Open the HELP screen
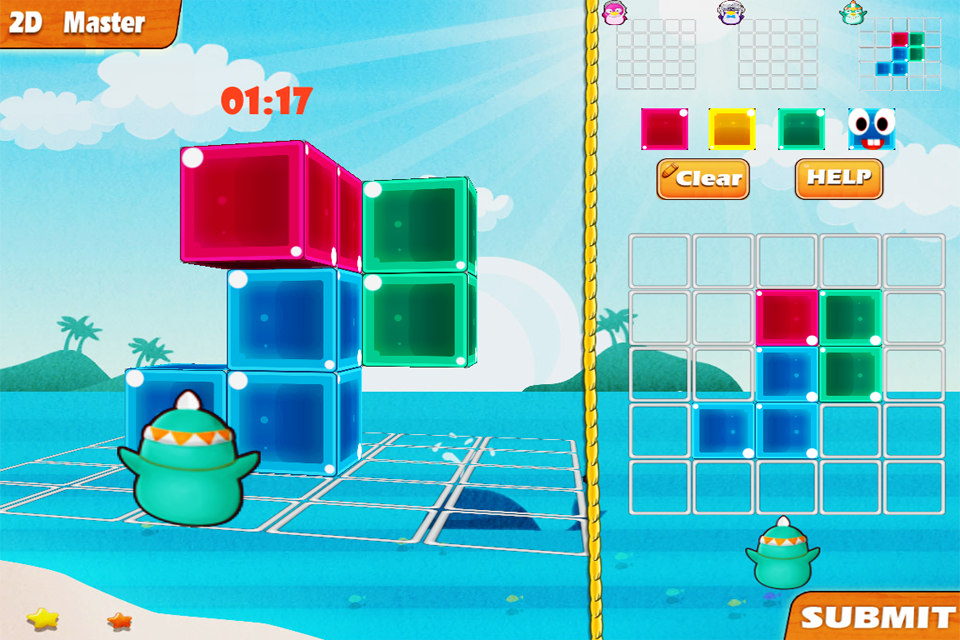 pyautogui.click(x=839, y=179)
